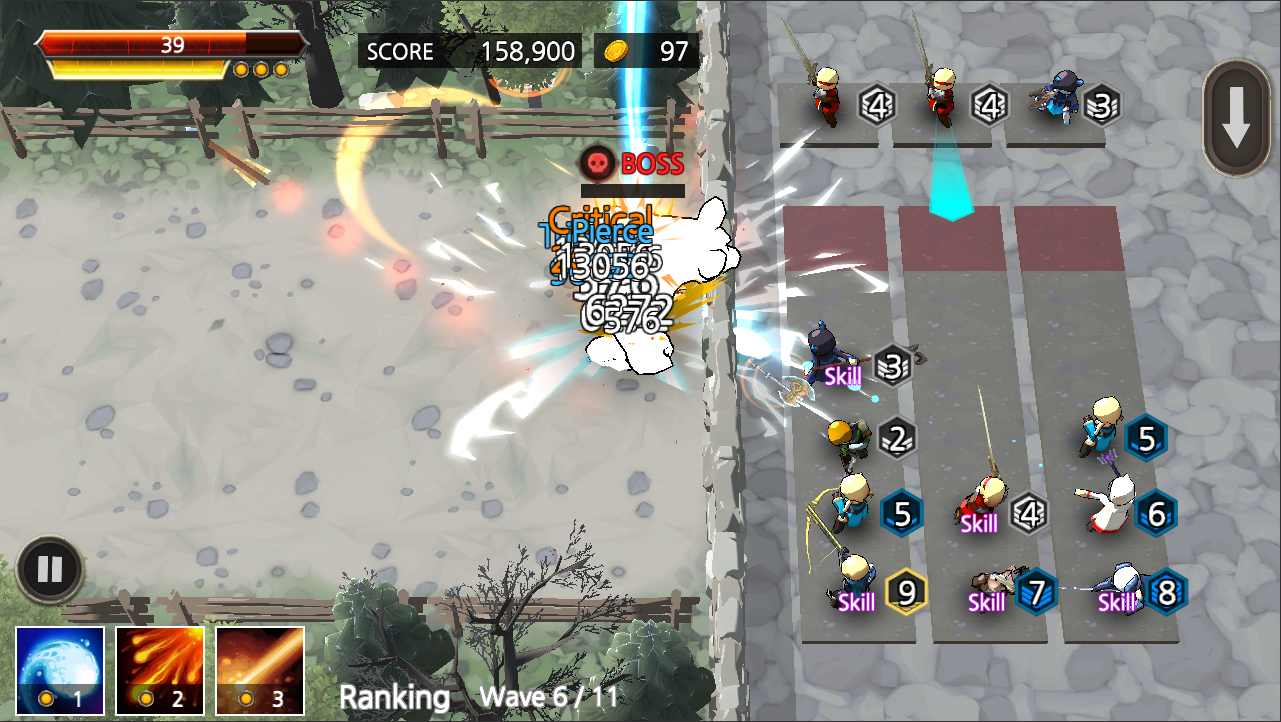Cast the meteor shower skill costing 2
1281x722 pixels.
160,669
